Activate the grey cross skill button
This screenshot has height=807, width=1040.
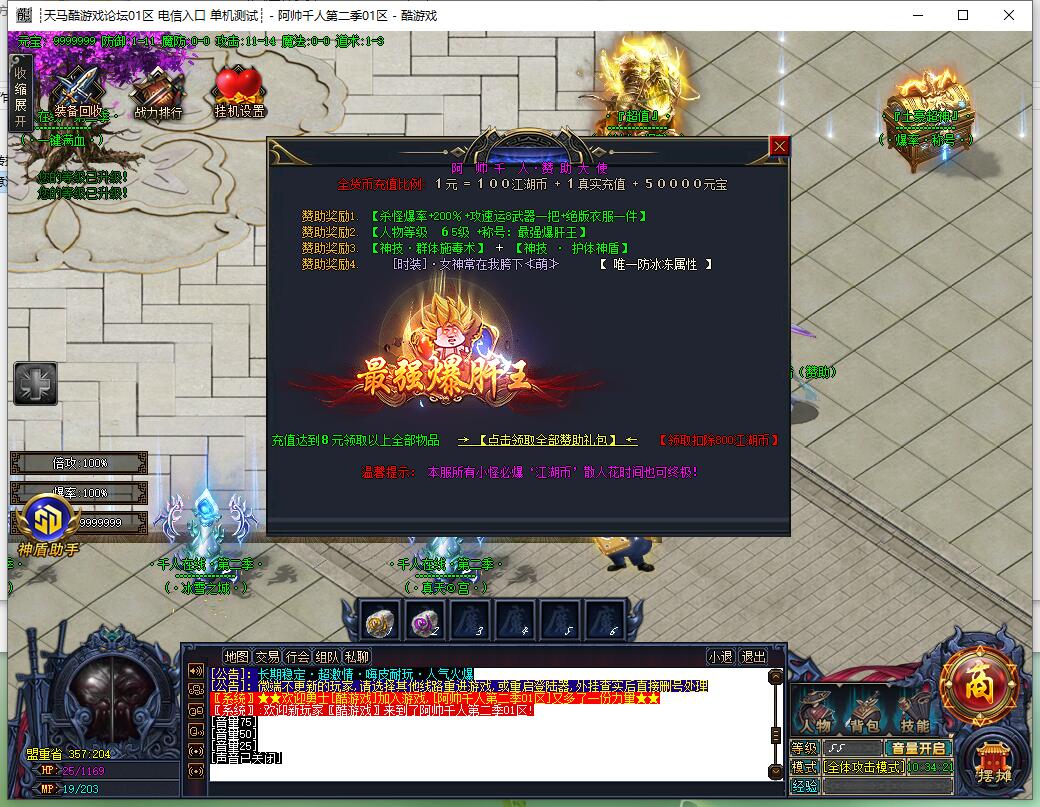tap(35, 384)
